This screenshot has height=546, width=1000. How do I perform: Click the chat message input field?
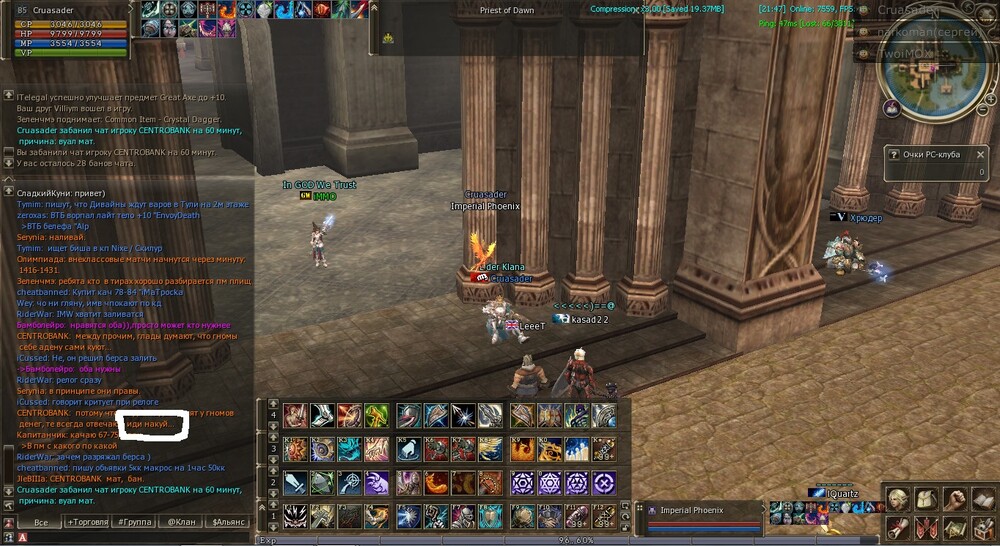[x=130, y=538]
